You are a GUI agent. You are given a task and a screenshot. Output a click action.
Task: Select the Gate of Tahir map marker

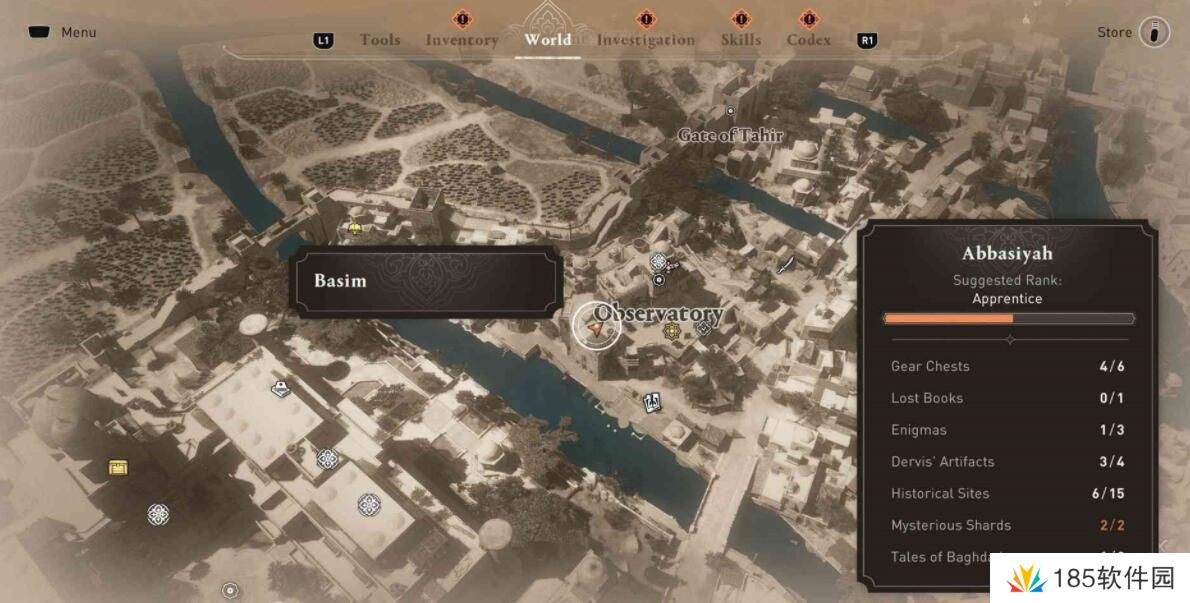pyautogui.click(x=730, y=111)
